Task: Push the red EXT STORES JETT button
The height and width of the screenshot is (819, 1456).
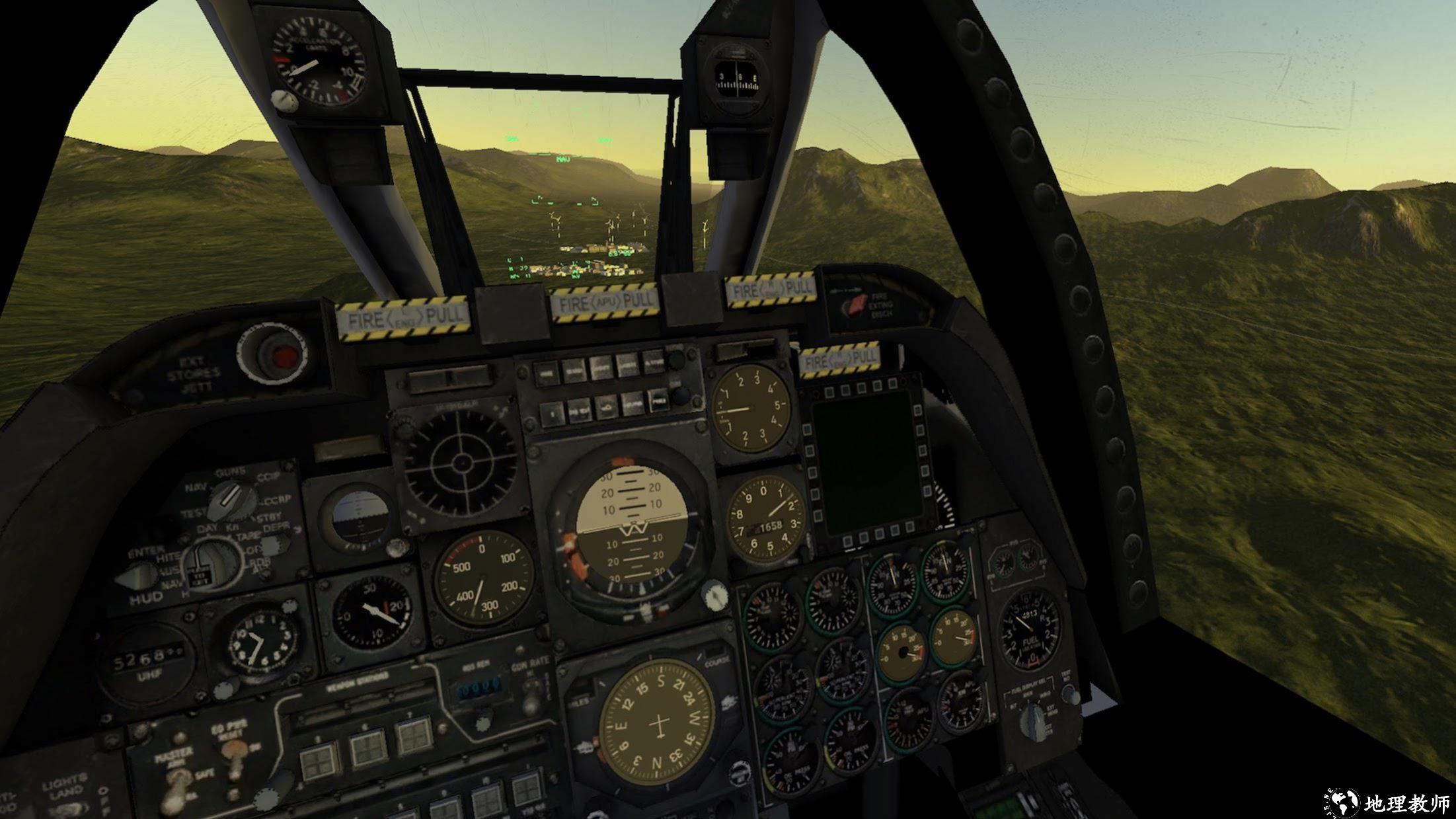Action: [x=284, y=357]
